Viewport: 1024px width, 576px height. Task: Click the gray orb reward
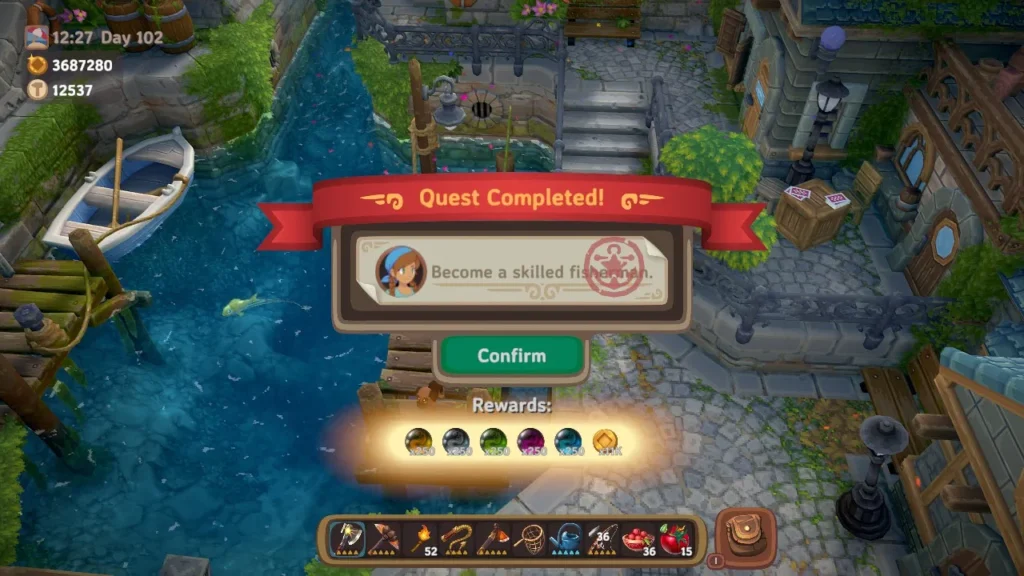coord(455,441)
